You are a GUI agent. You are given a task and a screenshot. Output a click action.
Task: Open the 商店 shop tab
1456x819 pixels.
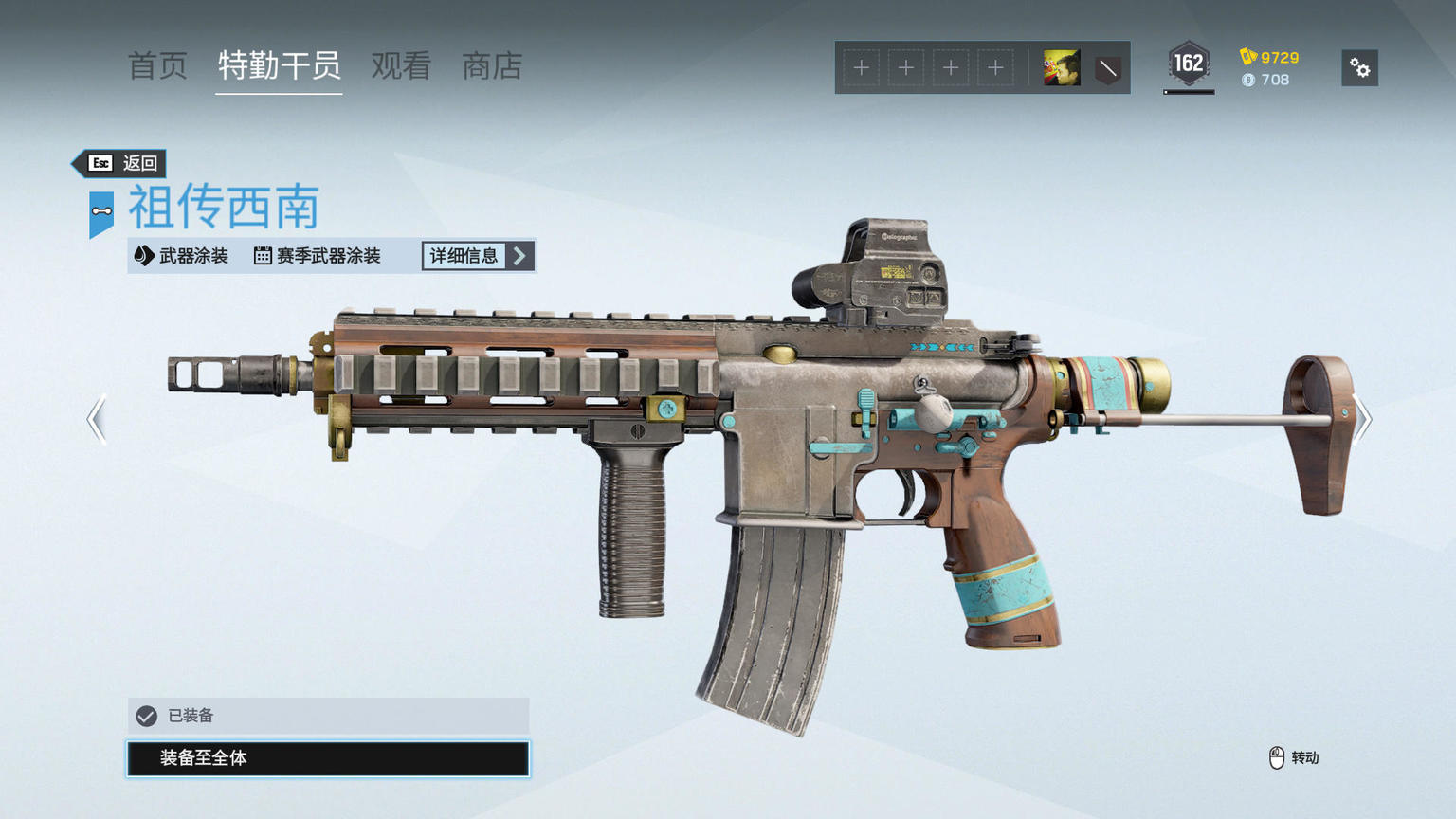pyautogui.click(x=492, y=66)
